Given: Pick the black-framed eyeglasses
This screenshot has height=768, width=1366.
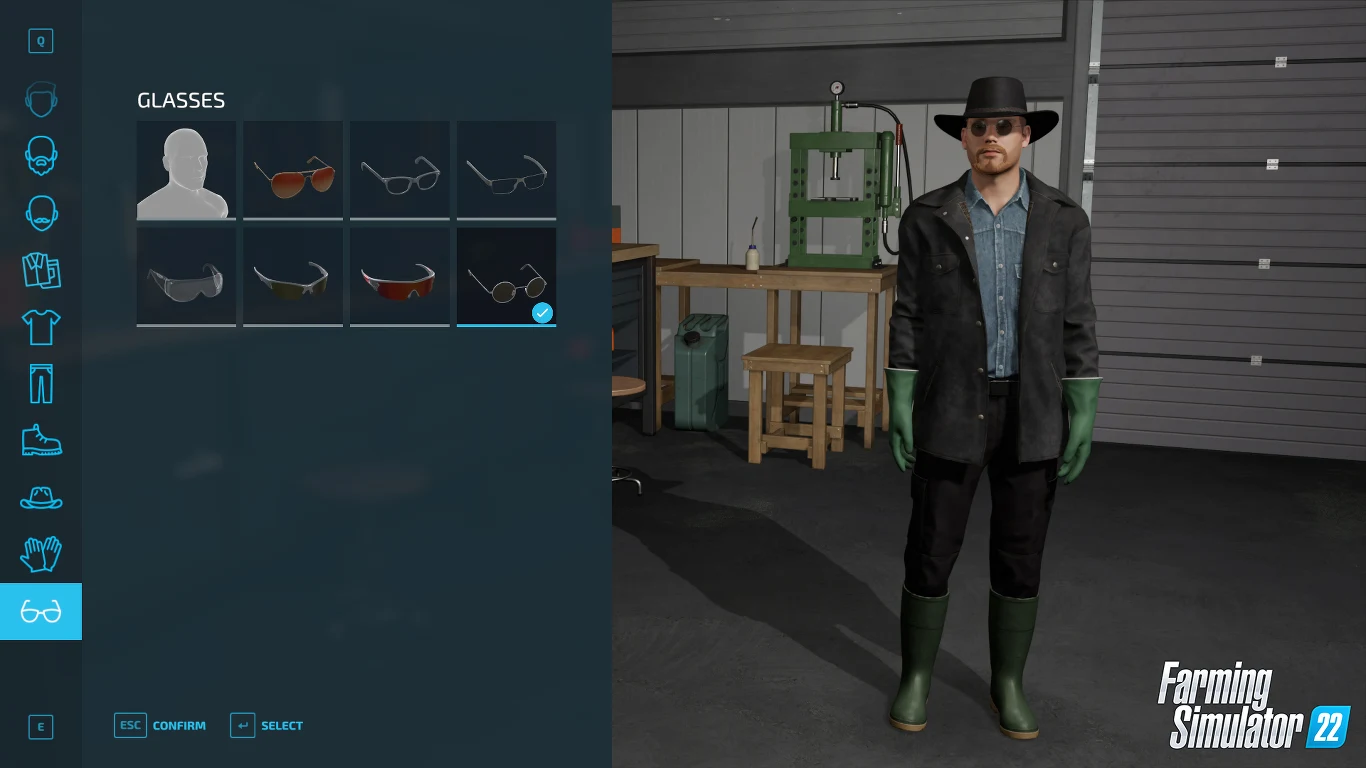Looking at the screenshot, I should (x=399, y=170).
